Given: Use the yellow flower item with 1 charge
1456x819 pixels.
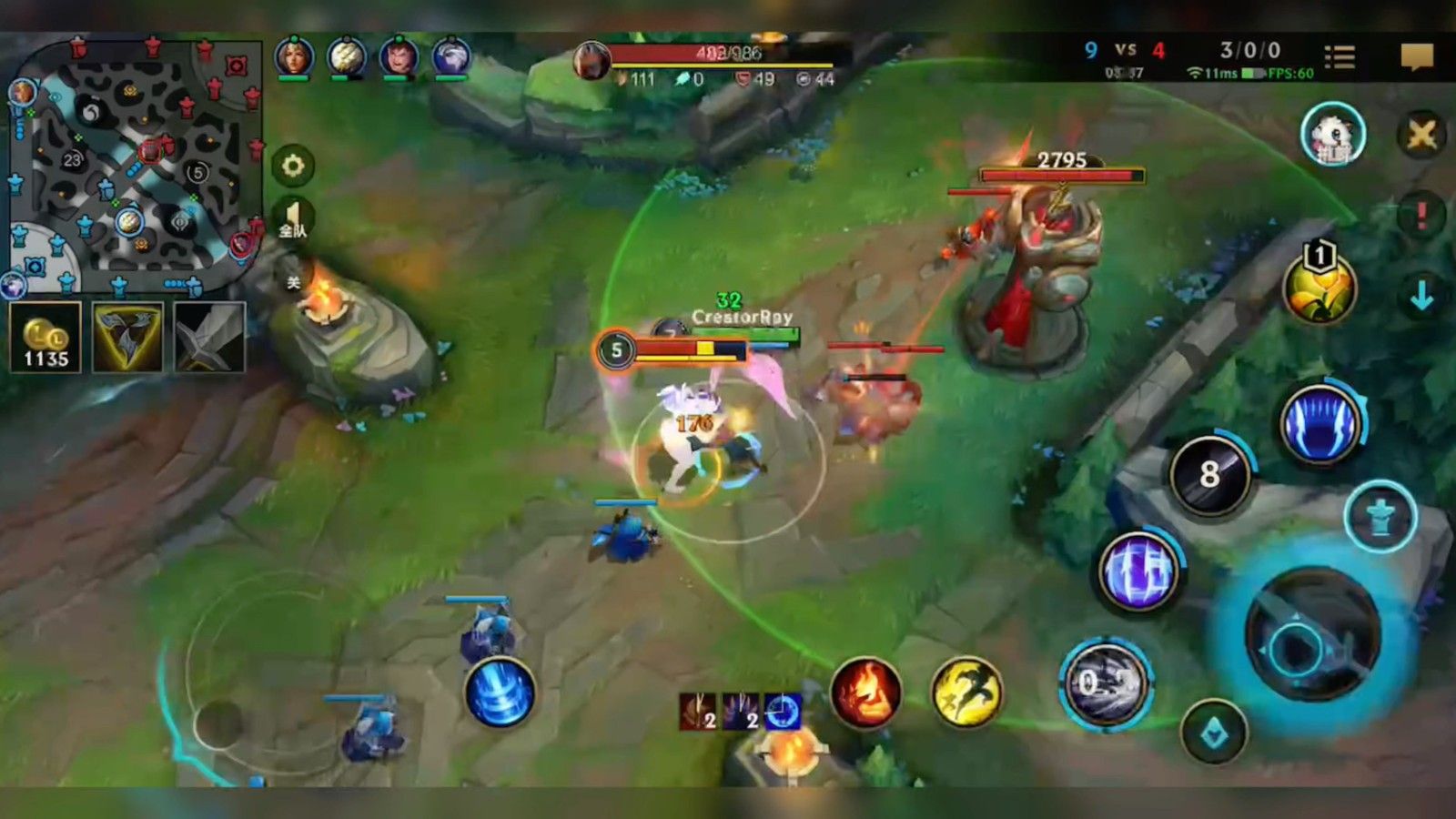Looking at the screenshot, I should point(1319,288).
